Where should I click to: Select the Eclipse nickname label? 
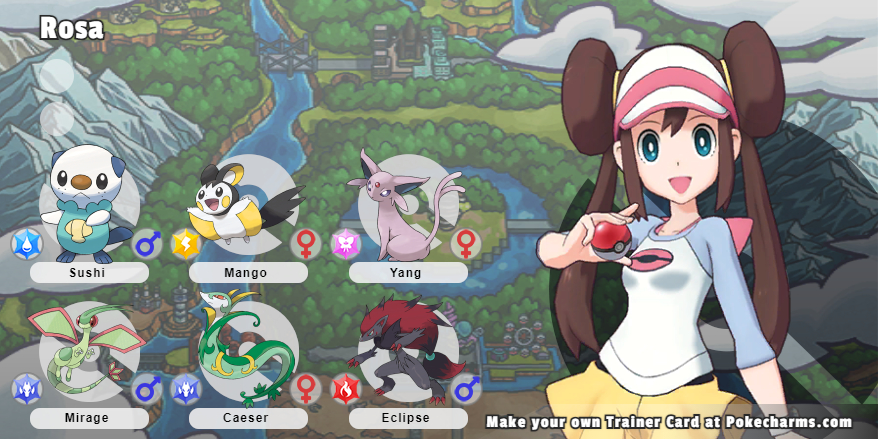tap(408, 418)
